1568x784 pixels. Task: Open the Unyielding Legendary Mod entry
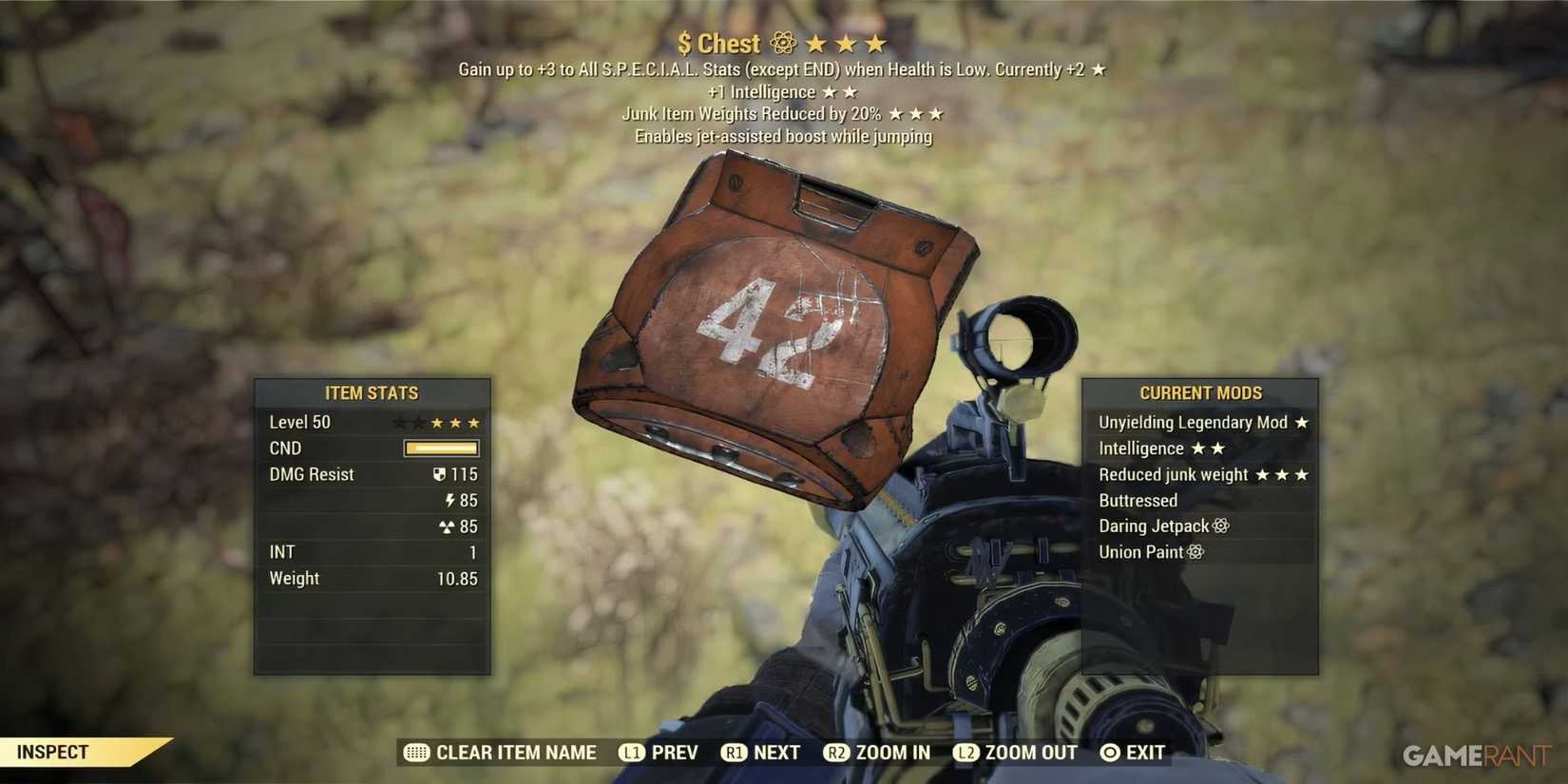(1192, 422)
